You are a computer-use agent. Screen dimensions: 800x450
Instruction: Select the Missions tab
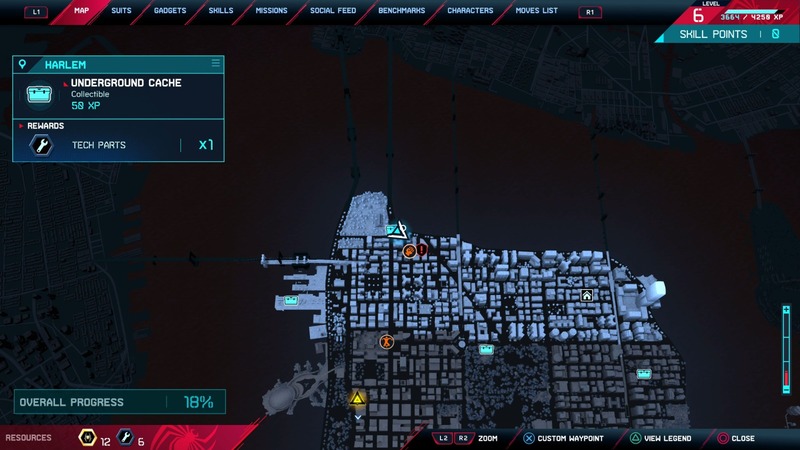pyautogui.click(x=271, y=11)
